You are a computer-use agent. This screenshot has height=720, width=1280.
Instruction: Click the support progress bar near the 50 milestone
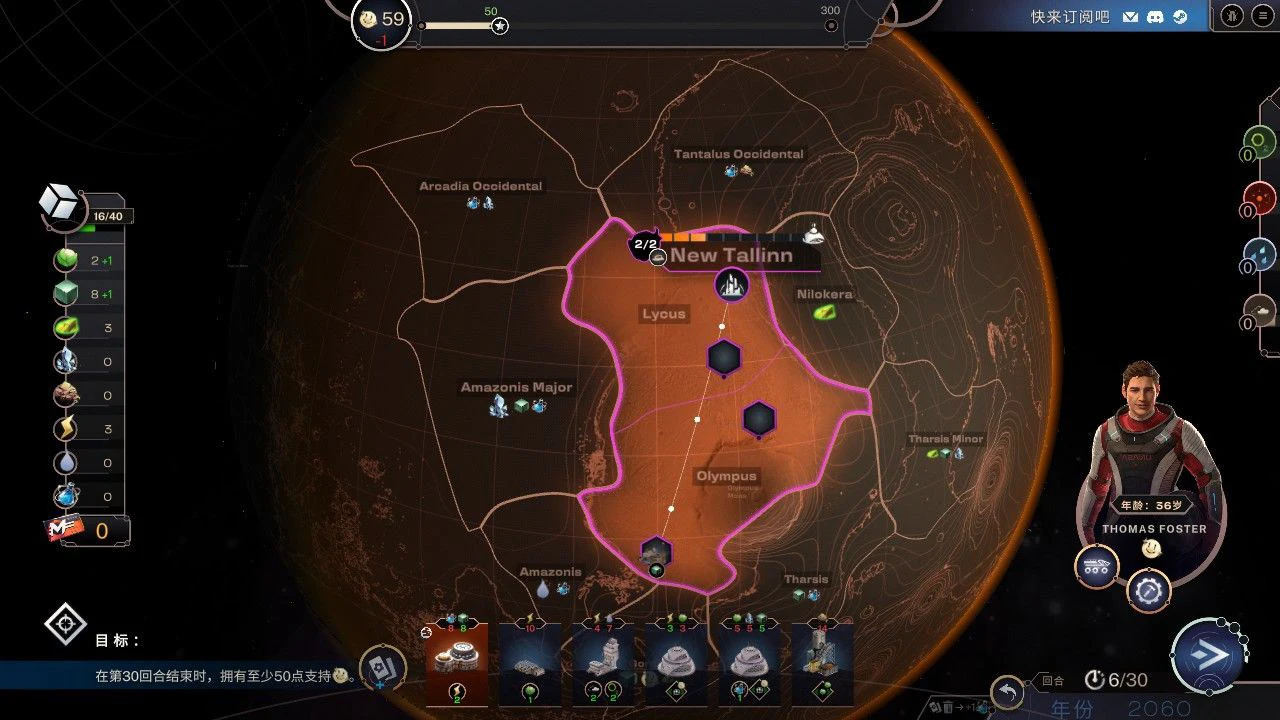[480, 24]
